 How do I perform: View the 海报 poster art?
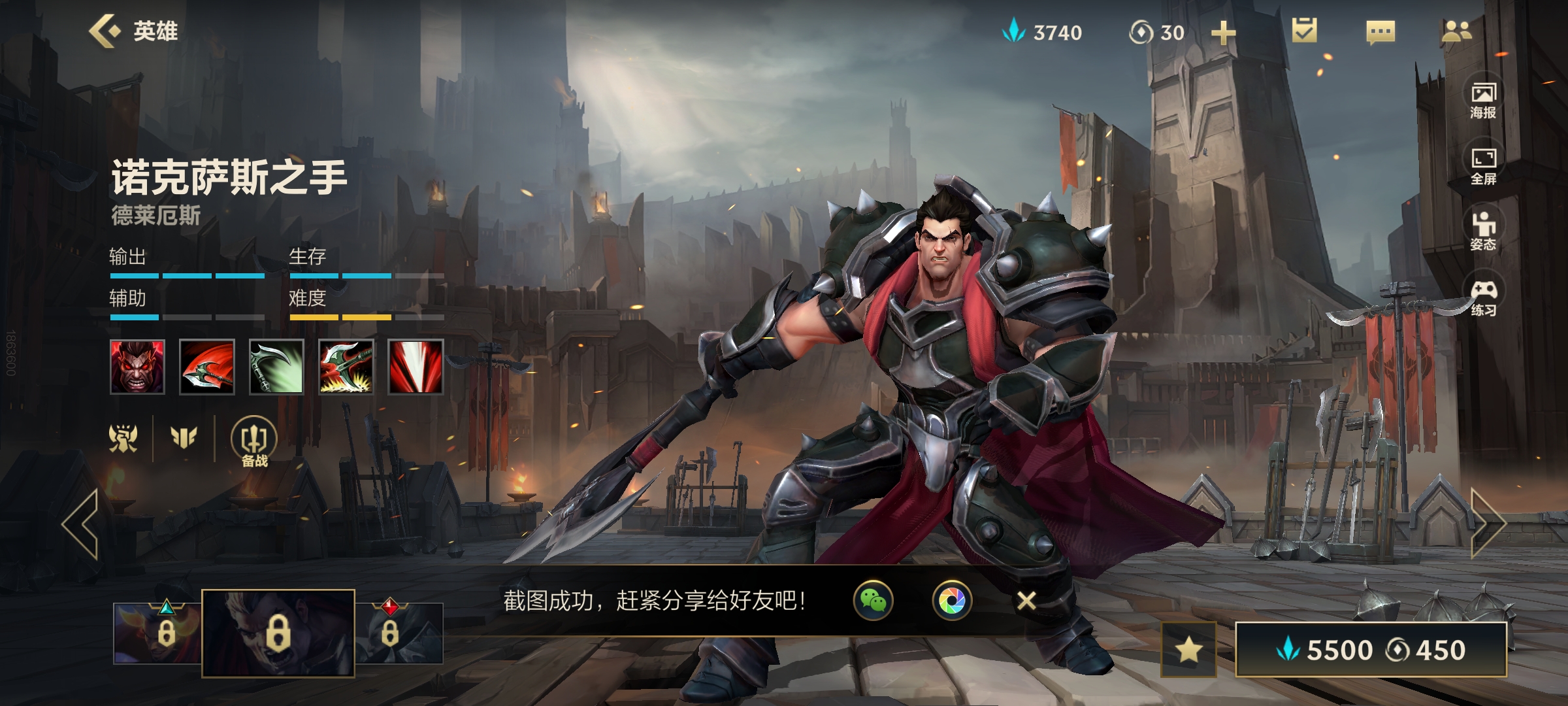pos(1483,101)
